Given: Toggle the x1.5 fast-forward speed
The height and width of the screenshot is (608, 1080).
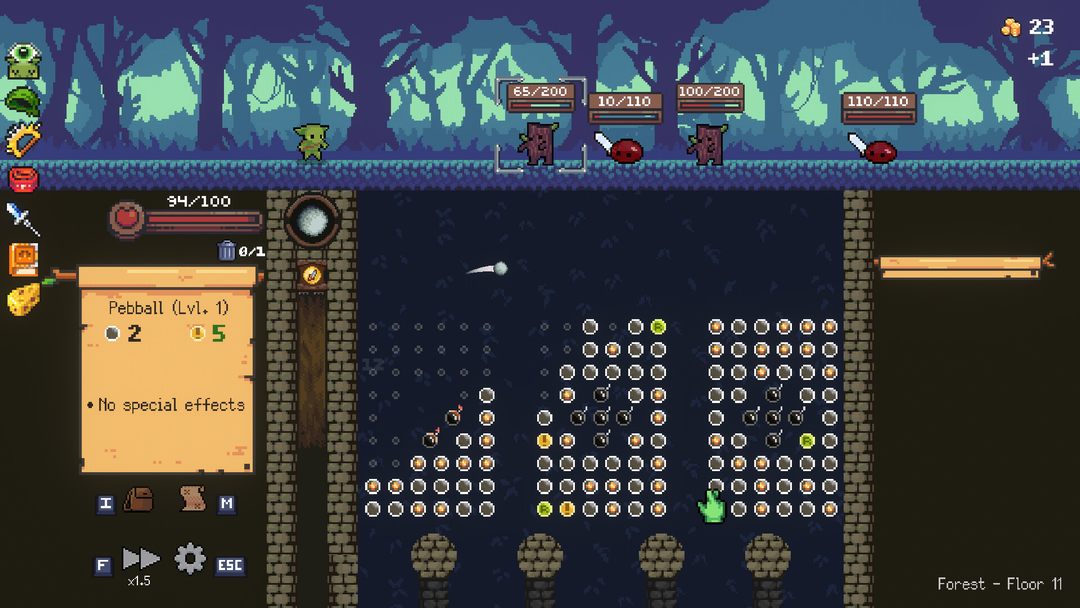Looking at the screenshot, I should (x=140, y=560).
